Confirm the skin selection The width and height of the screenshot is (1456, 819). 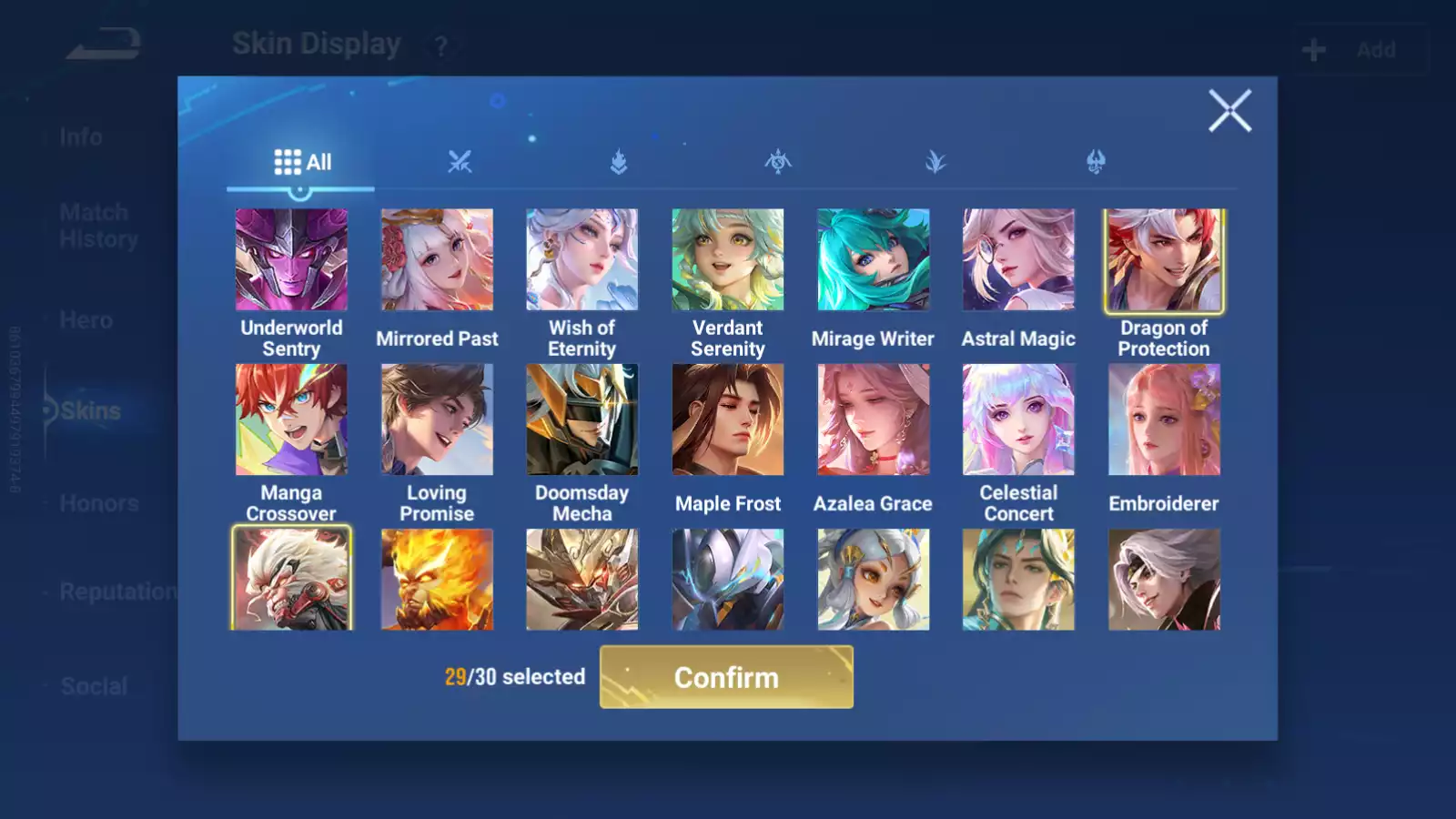click(x=726, y=677)
